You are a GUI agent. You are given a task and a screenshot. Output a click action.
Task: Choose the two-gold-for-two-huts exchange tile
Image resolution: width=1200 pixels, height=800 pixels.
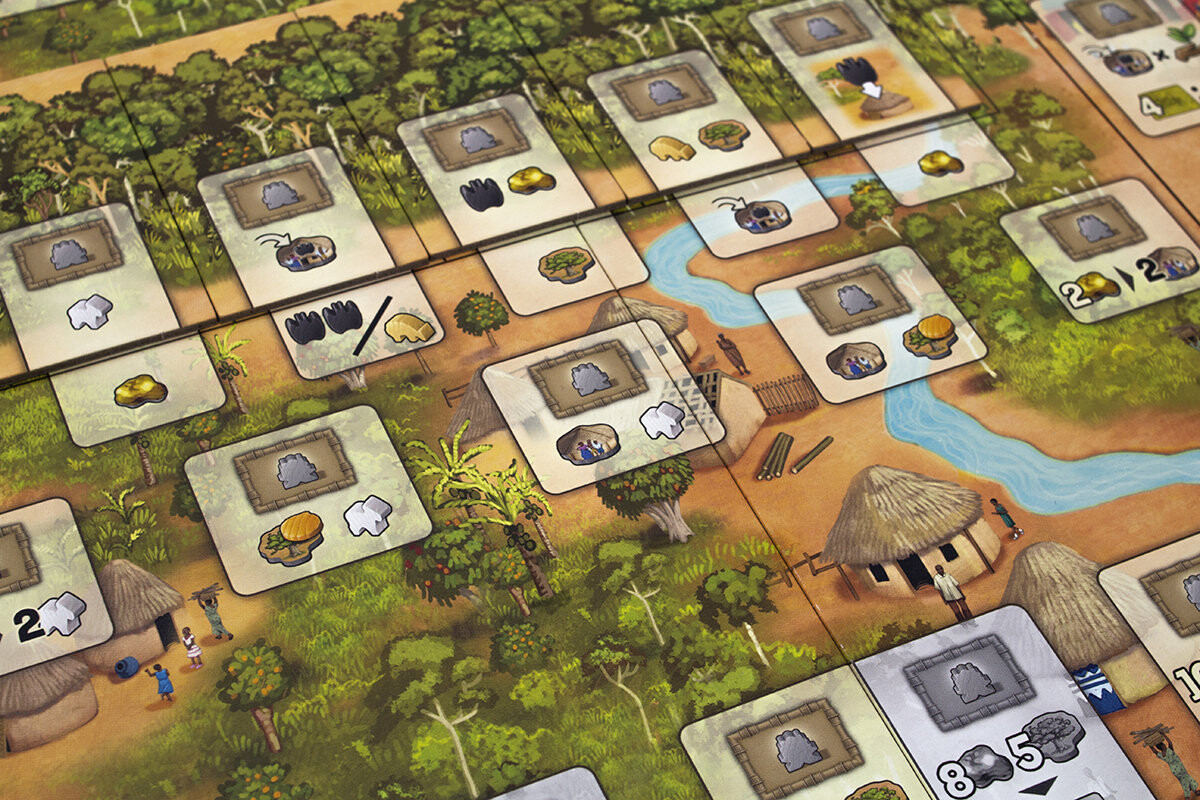(x=1100, y=250)
